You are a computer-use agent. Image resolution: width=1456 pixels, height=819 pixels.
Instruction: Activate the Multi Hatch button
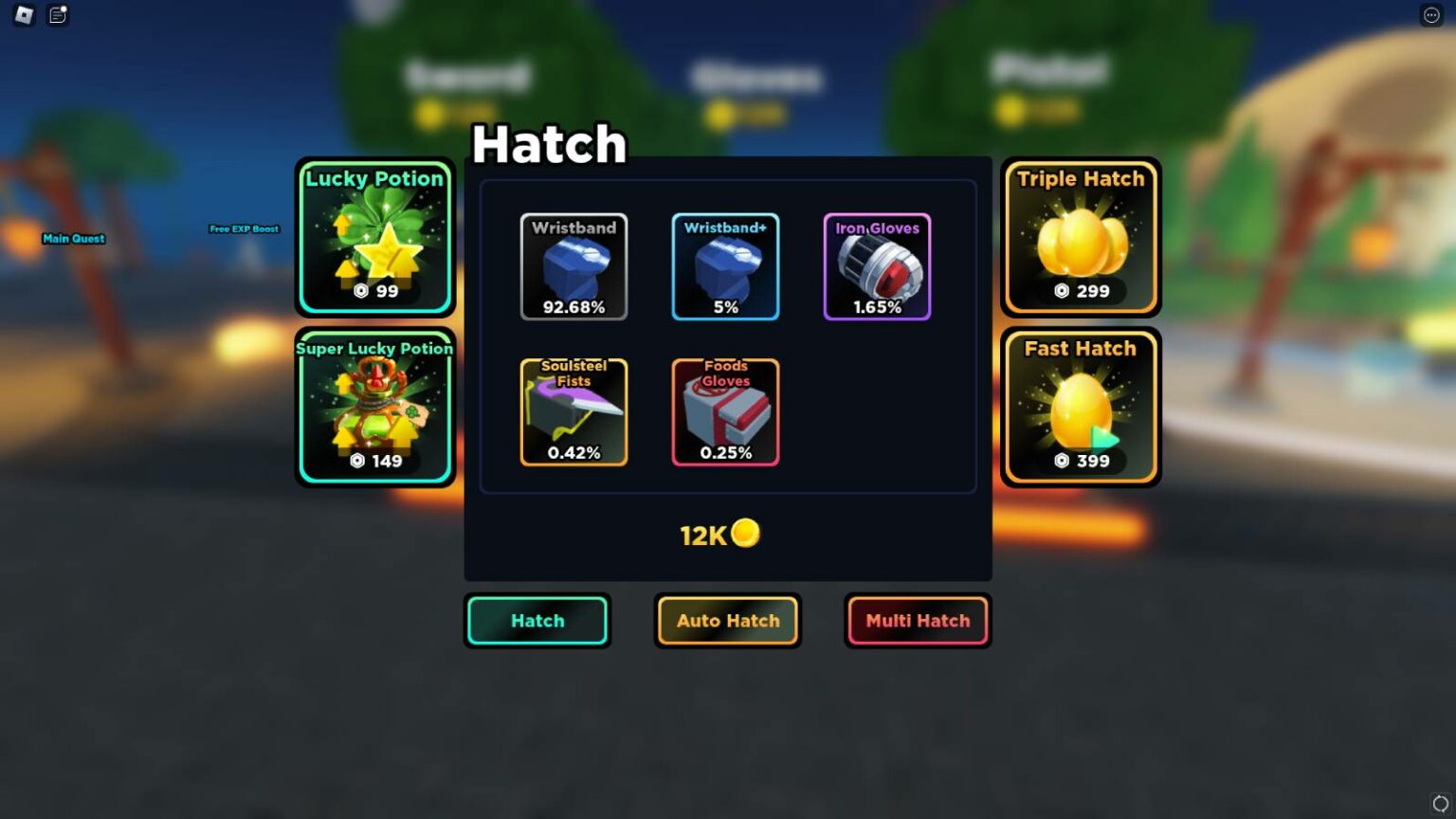(918, 621)
